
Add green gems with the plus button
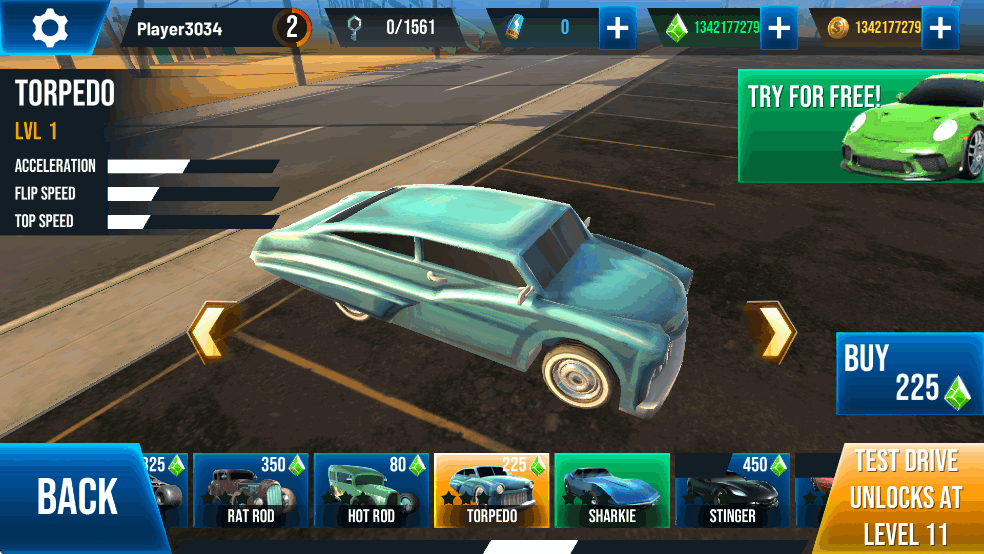[778, 28]
